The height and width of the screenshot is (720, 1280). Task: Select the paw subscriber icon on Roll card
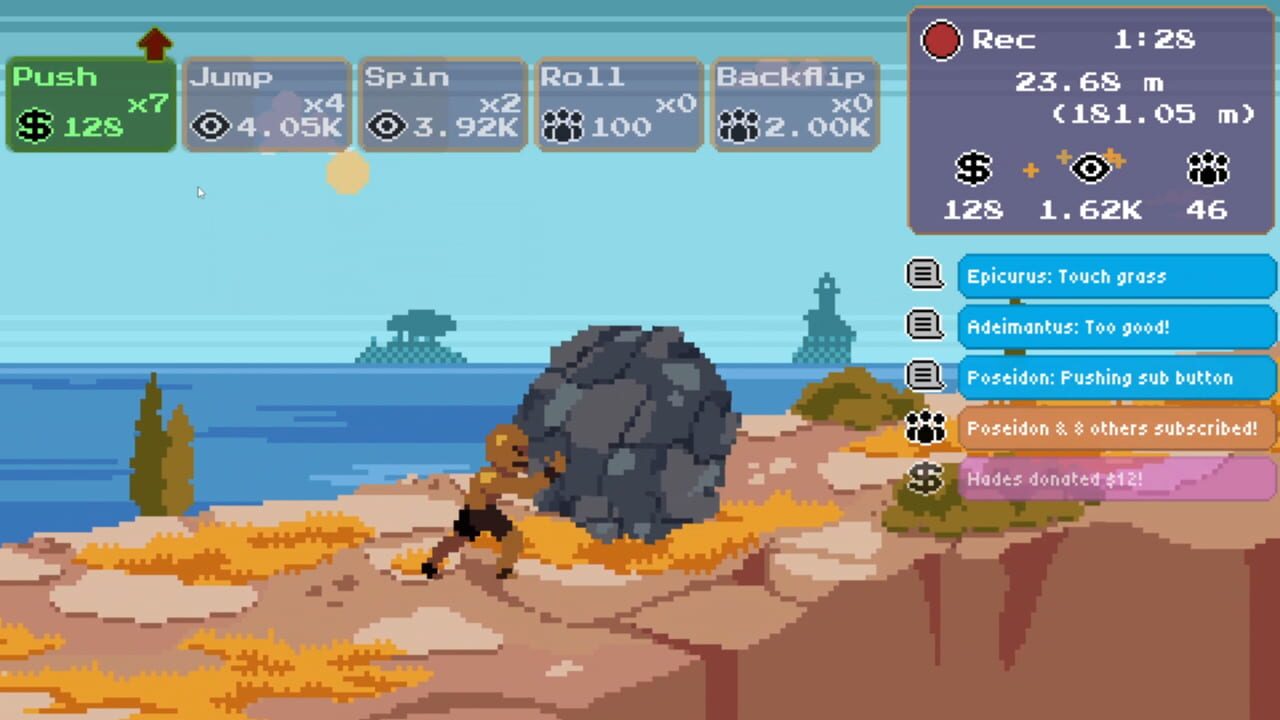click(562, 127)
